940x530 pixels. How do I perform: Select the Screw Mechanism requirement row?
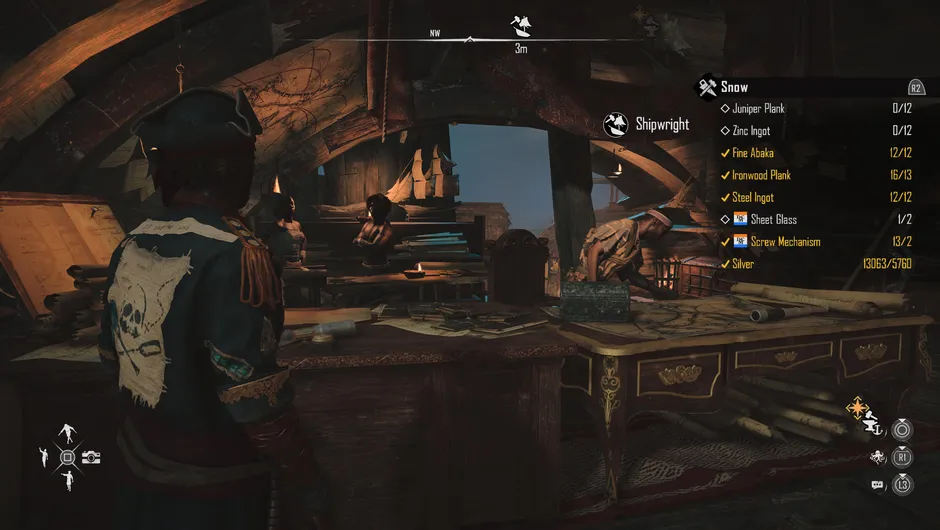(x=785, y=241)
